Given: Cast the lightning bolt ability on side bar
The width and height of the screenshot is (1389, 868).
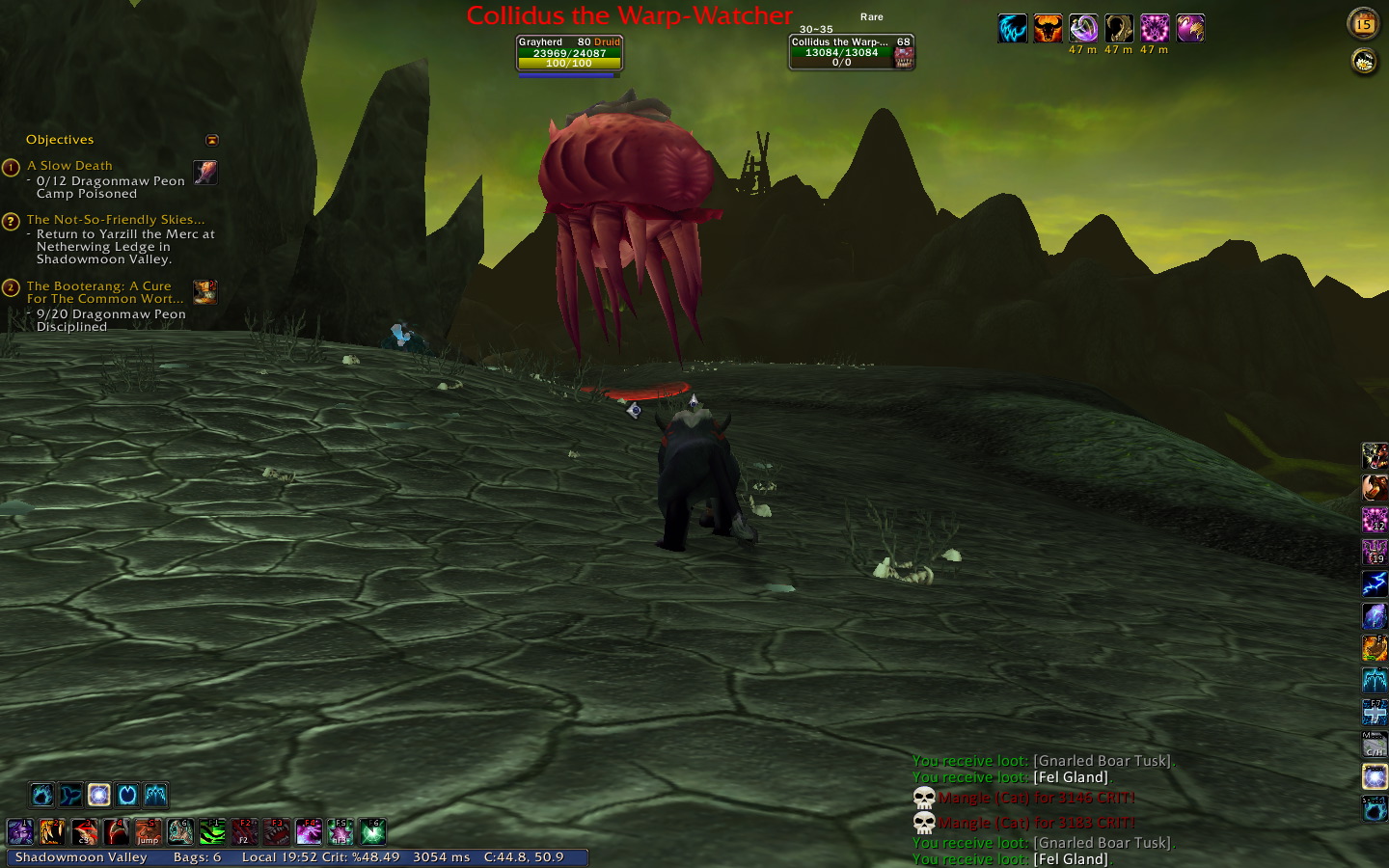Looking at the screenshot, I should (x=1375, y=583).
